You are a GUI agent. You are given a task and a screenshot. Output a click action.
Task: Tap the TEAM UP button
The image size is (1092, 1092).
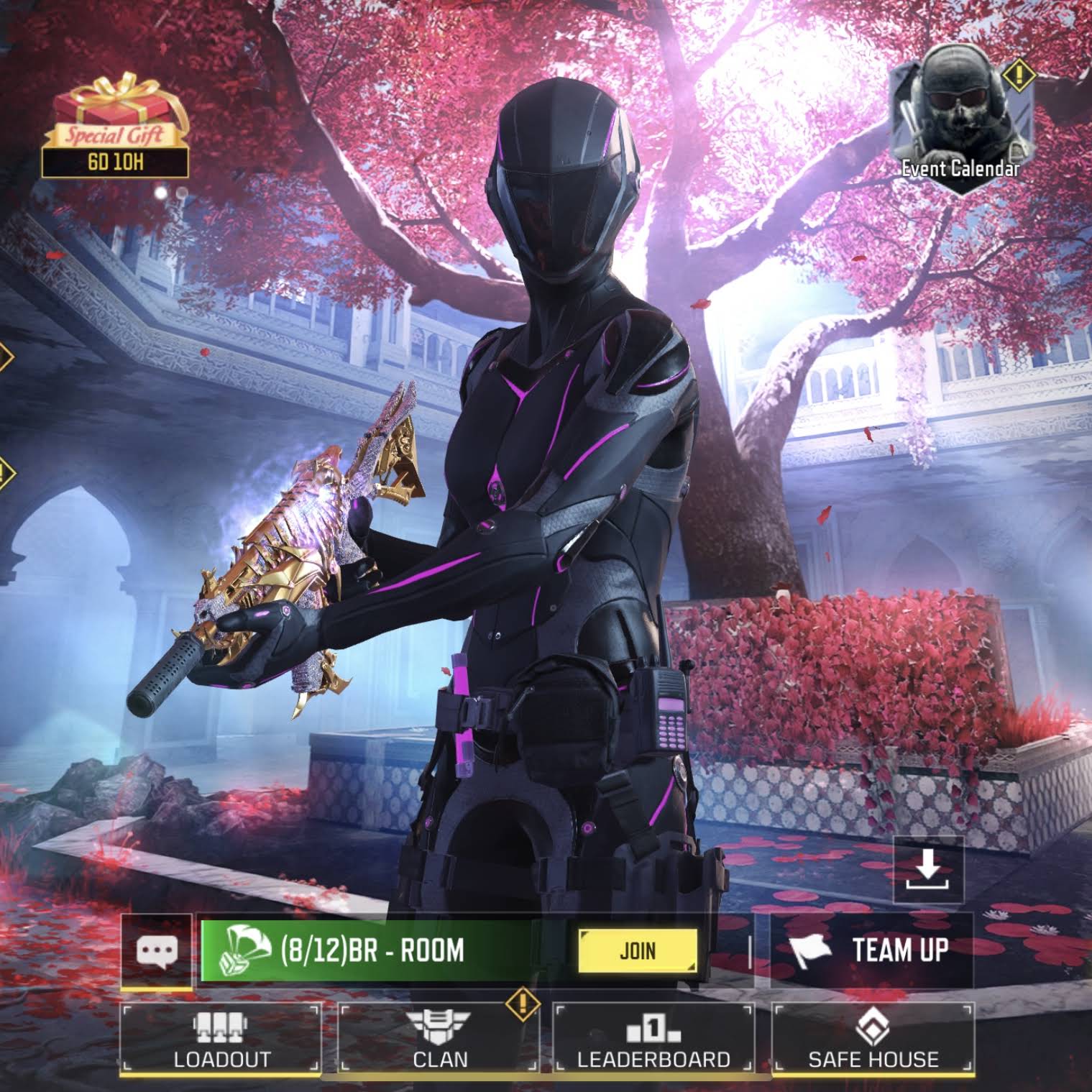point(871,950)
